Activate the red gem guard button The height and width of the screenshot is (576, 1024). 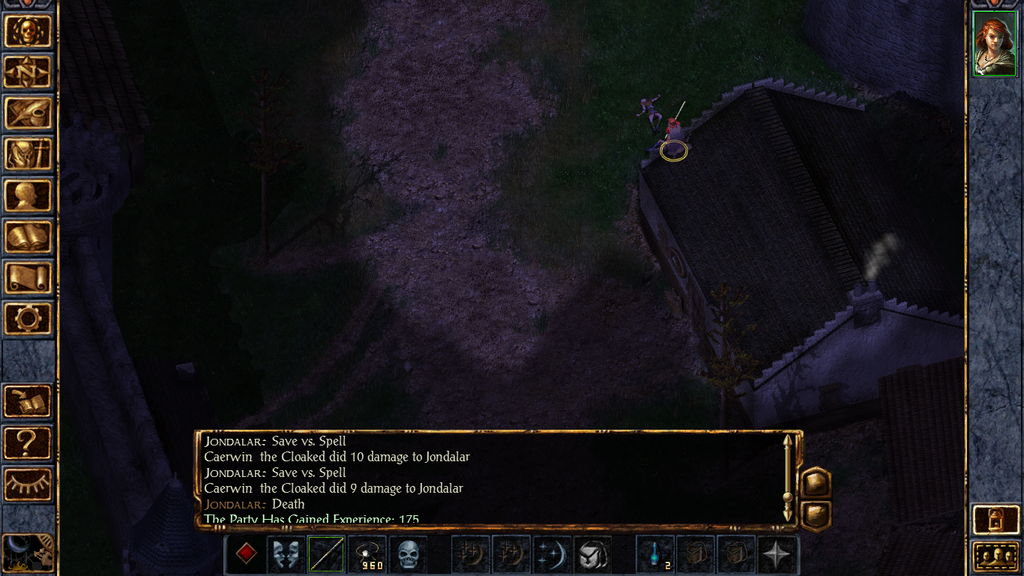pyautogui.click(x=246, y=554)
